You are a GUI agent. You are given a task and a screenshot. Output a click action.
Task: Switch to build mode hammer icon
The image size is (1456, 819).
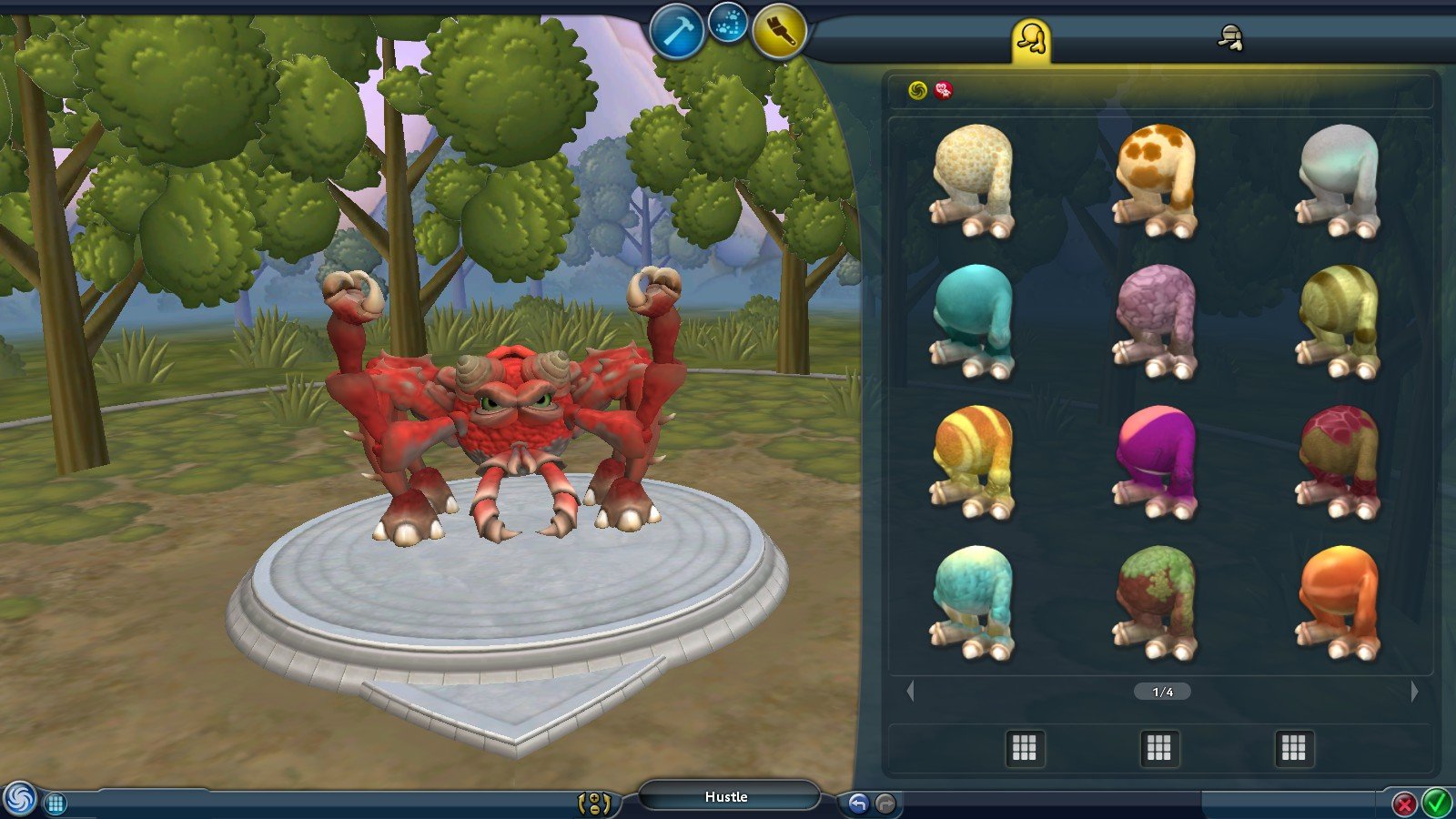coord(676,32)
